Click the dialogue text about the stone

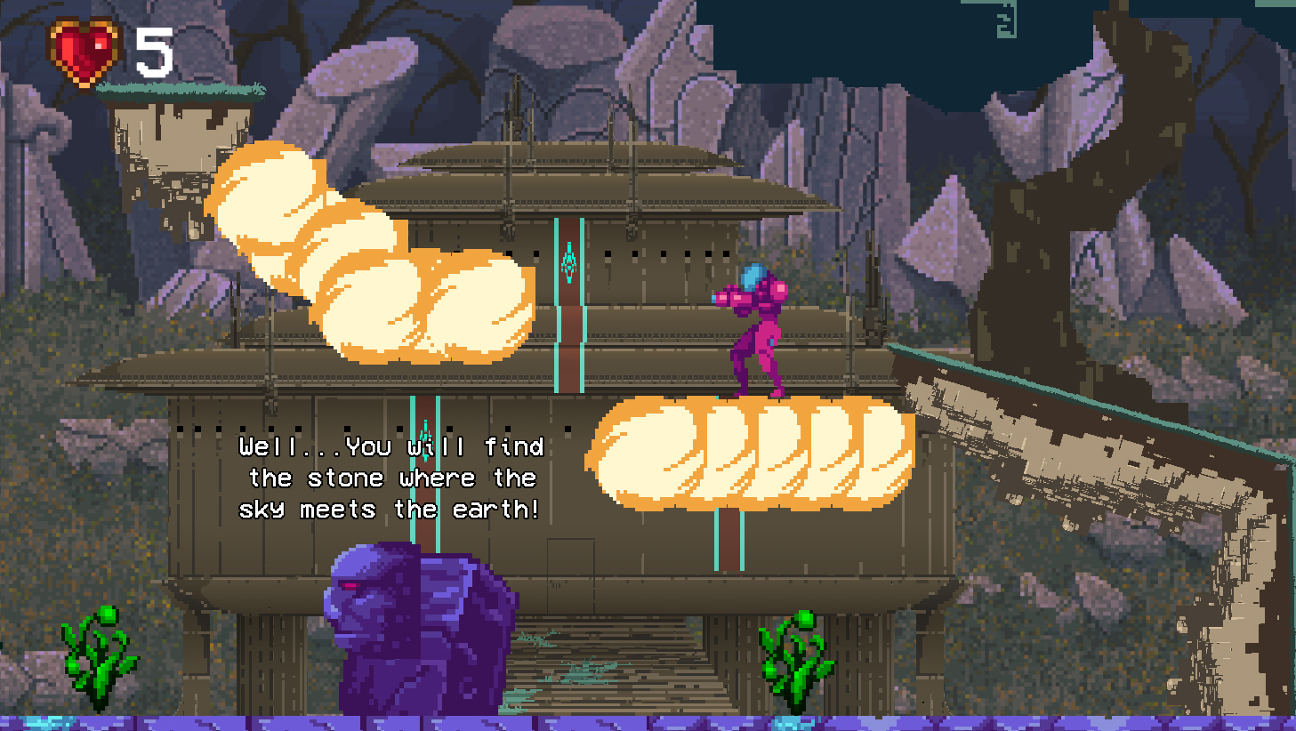point(388,478)
